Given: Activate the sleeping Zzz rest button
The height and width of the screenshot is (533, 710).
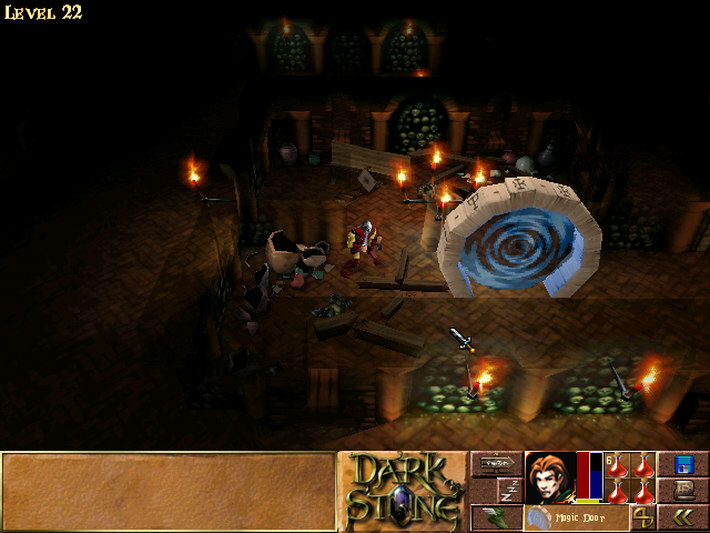Looking at the screenshot, I should [509, 490].
